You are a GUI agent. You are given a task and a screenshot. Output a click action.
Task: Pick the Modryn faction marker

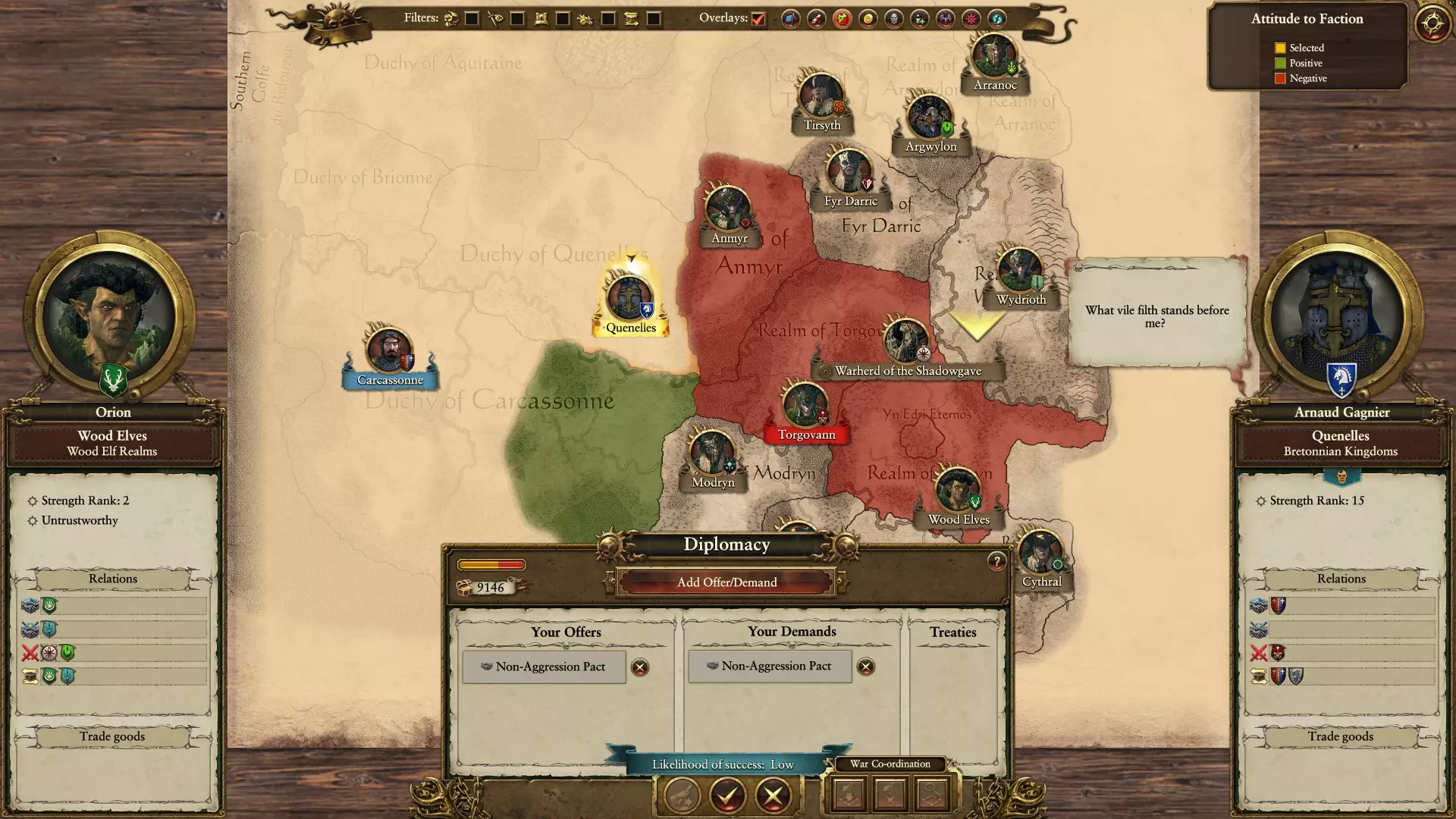711,454
